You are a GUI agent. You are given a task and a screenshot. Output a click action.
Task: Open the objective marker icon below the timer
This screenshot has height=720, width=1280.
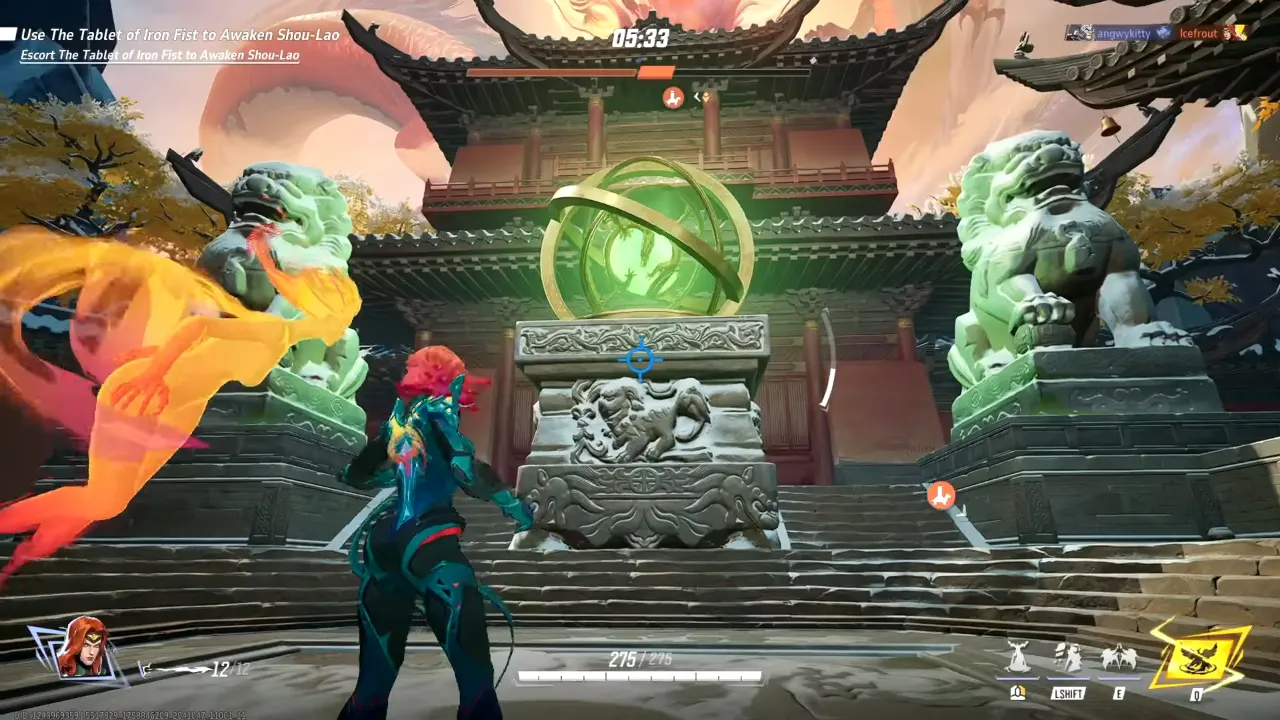[672, 96]
